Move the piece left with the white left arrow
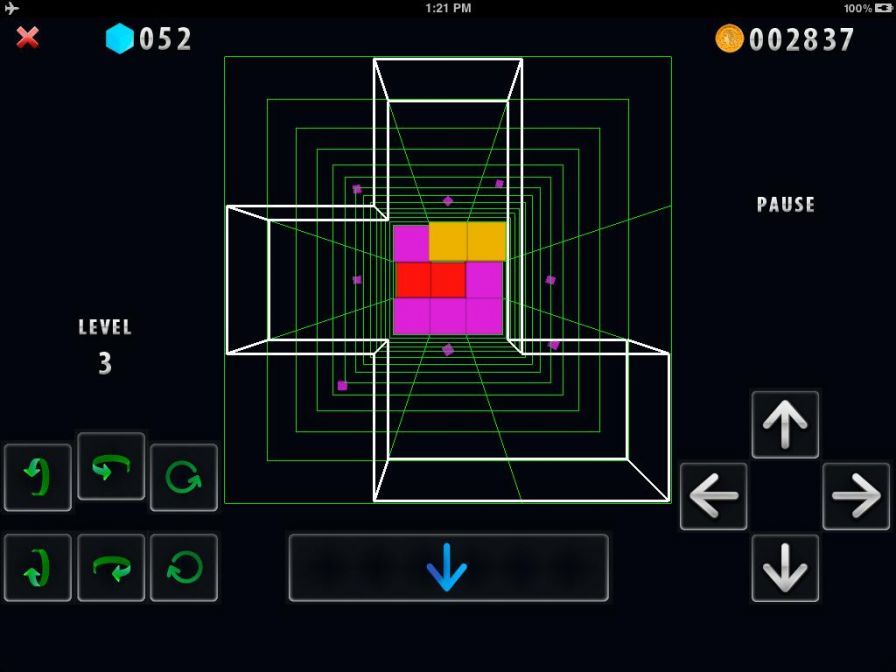896x672 pixels. (x=713, y=496)
